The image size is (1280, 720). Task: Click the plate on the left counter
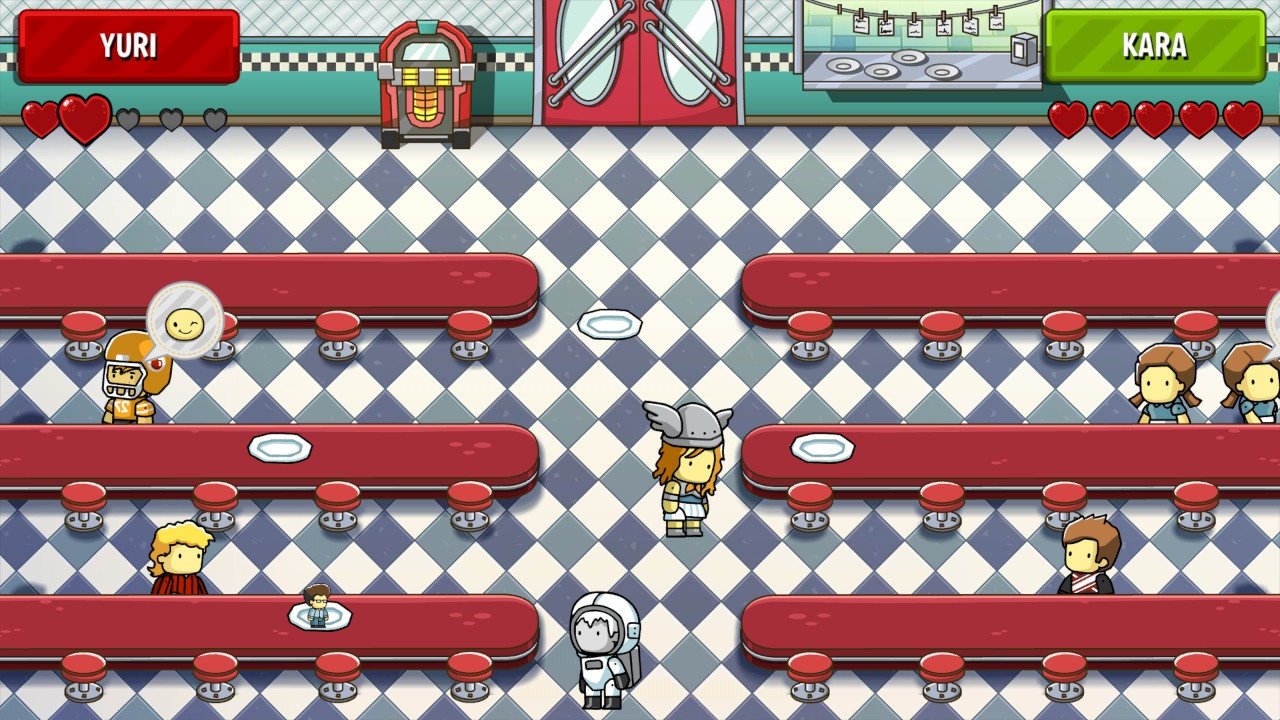pyautogui.click(x=278, y=450)
